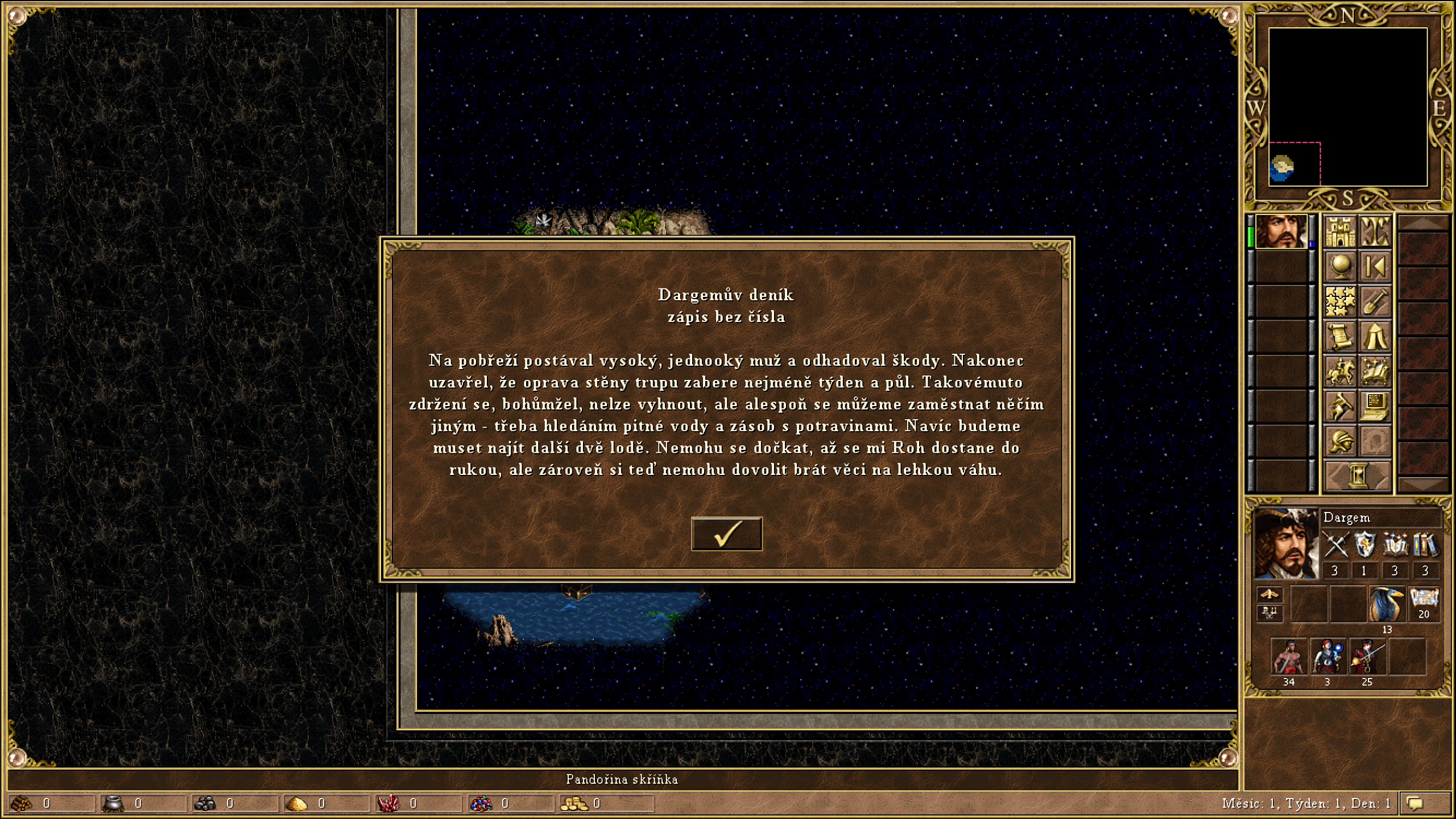Click the minimap

(x=1347, y=107)
